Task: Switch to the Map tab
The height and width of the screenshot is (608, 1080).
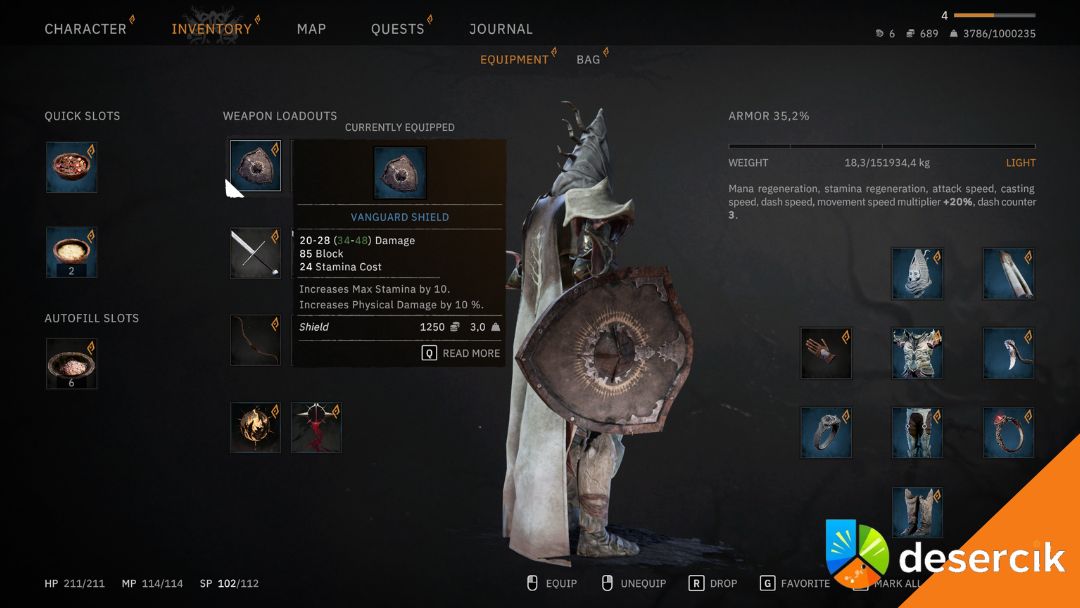Action: (x=311, y=29)
